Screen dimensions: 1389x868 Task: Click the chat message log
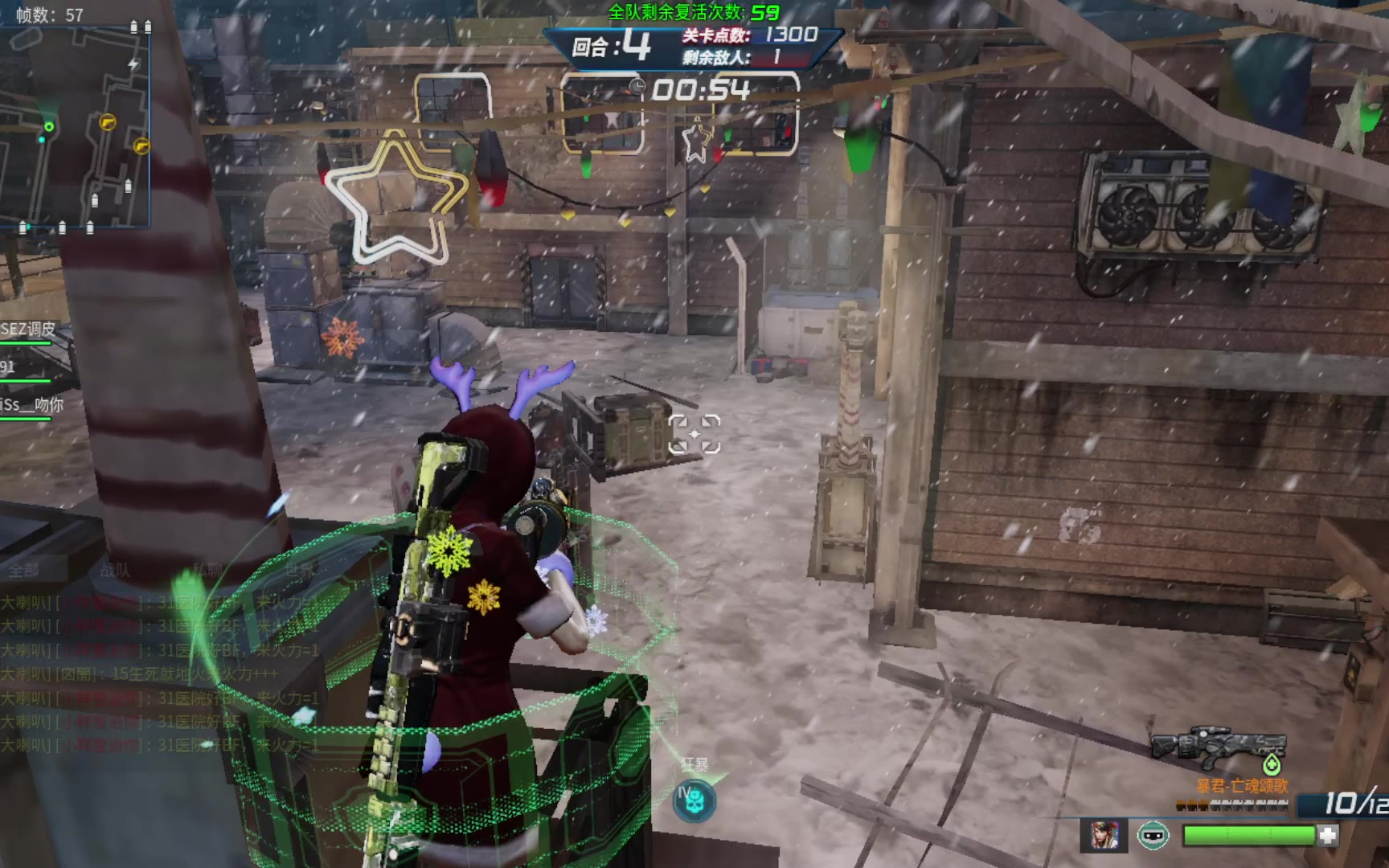(161, 674)
